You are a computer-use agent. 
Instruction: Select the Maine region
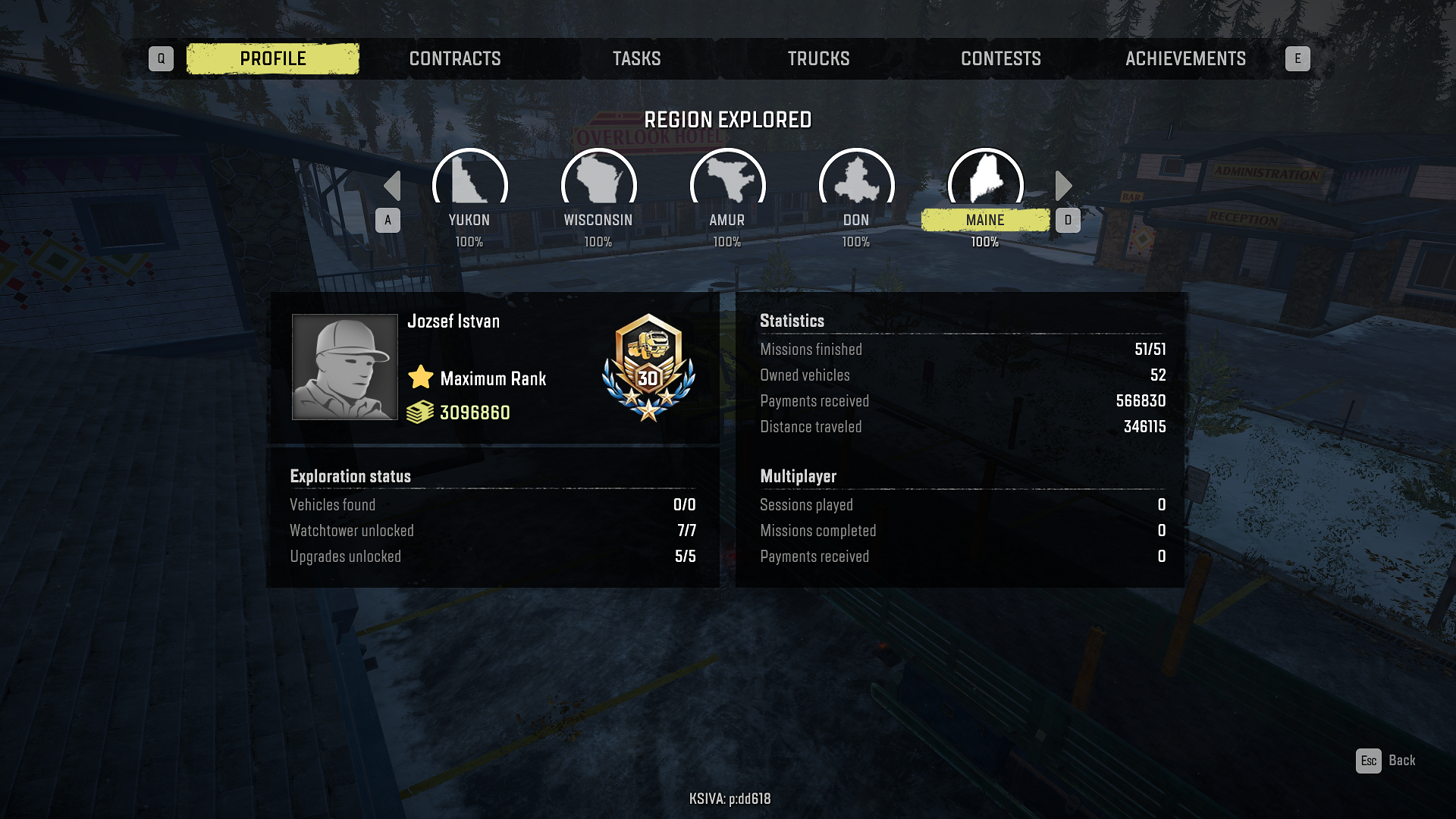985,182
